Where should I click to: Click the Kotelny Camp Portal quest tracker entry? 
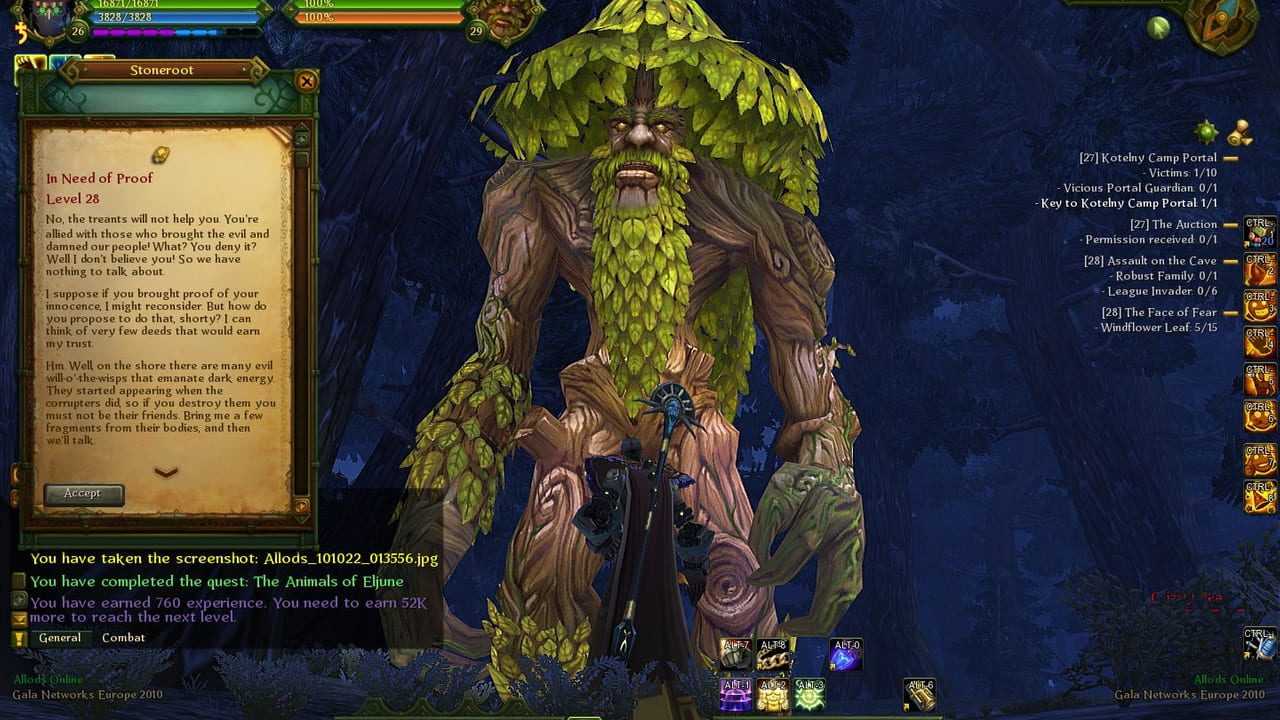tap(1147, 158)
